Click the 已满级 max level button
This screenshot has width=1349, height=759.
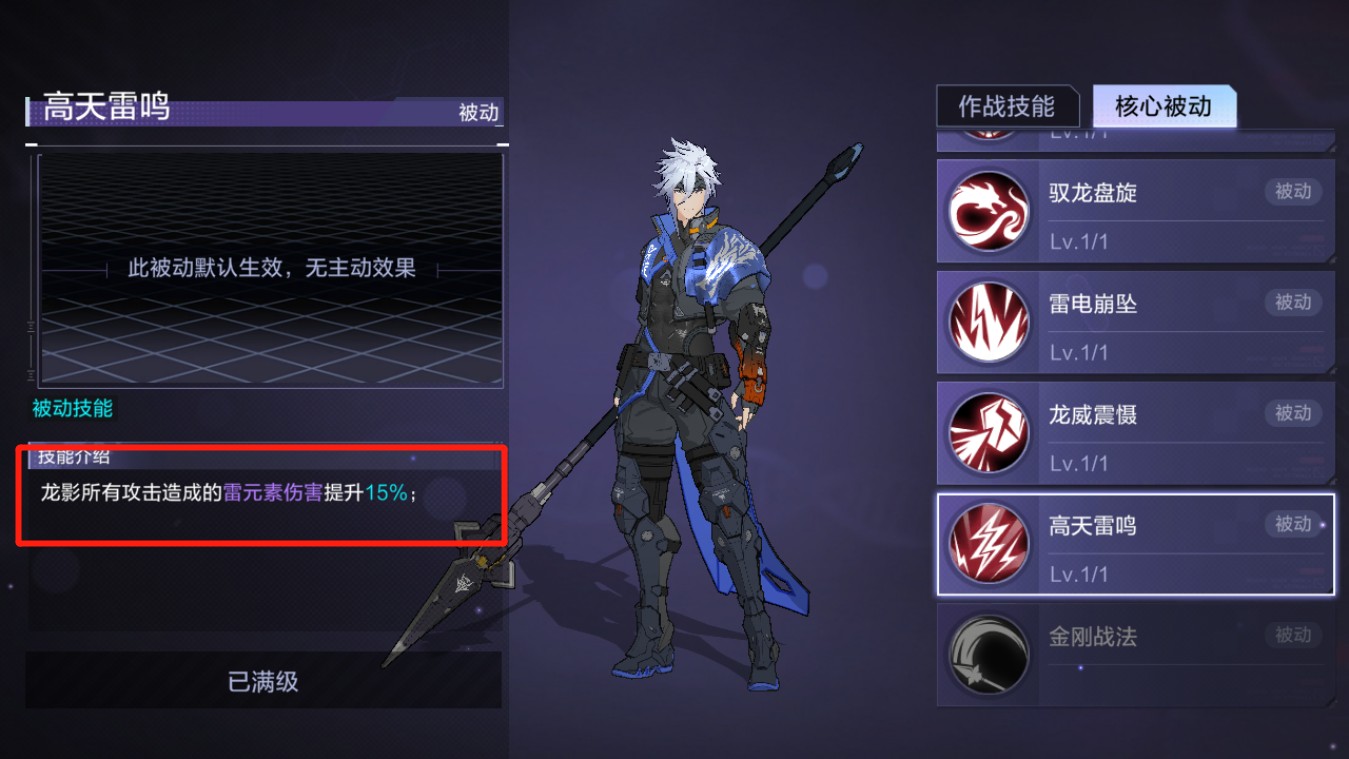(263, 682)
